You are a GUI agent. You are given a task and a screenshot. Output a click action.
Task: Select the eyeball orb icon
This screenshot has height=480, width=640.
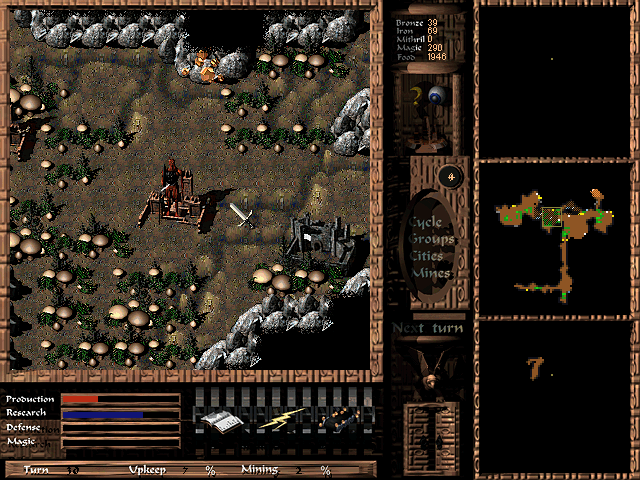coord(437,96)
